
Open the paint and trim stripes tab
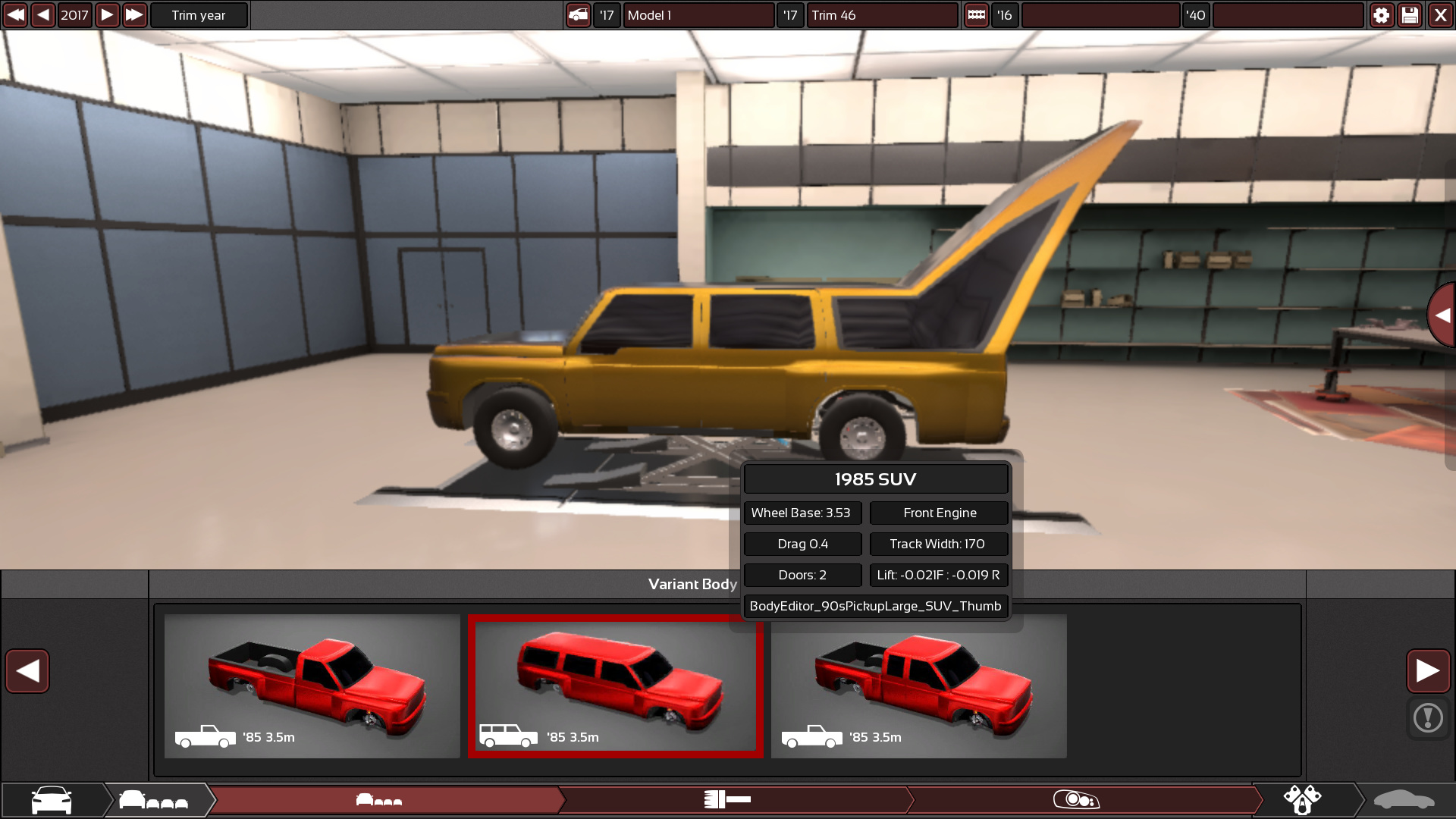728,799
